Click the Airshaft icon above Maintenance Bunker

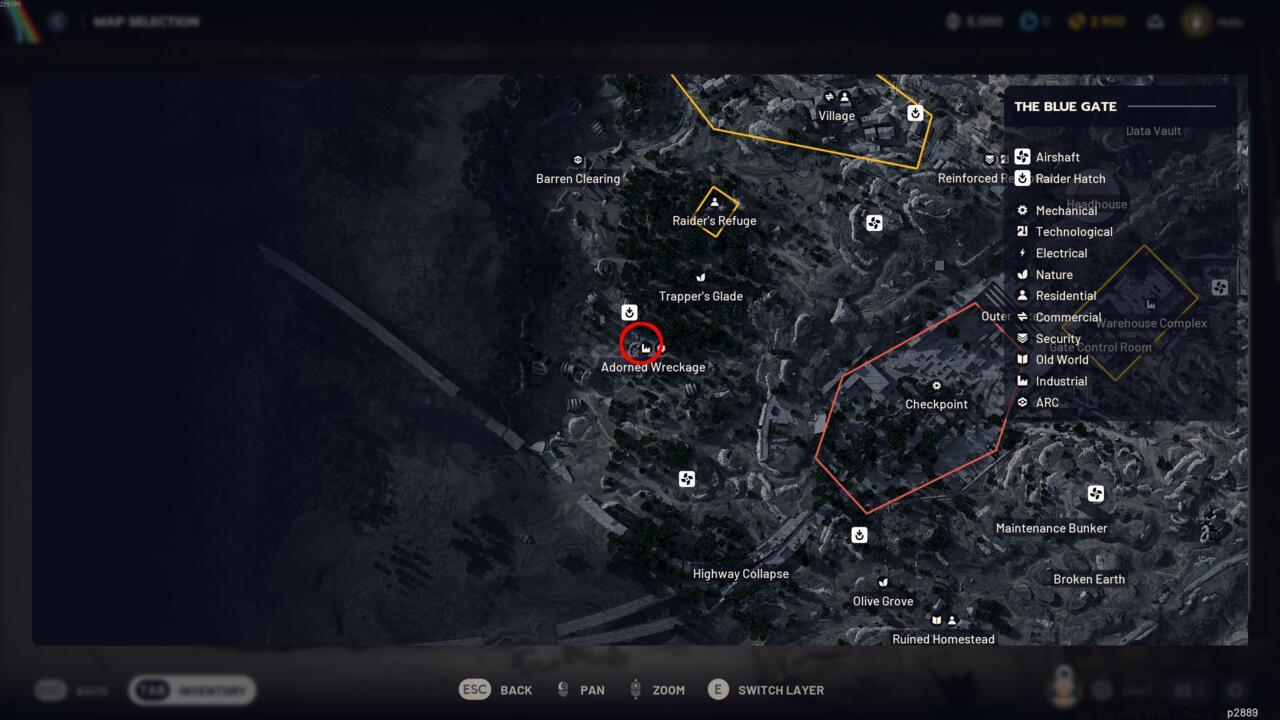[1095, 493]
